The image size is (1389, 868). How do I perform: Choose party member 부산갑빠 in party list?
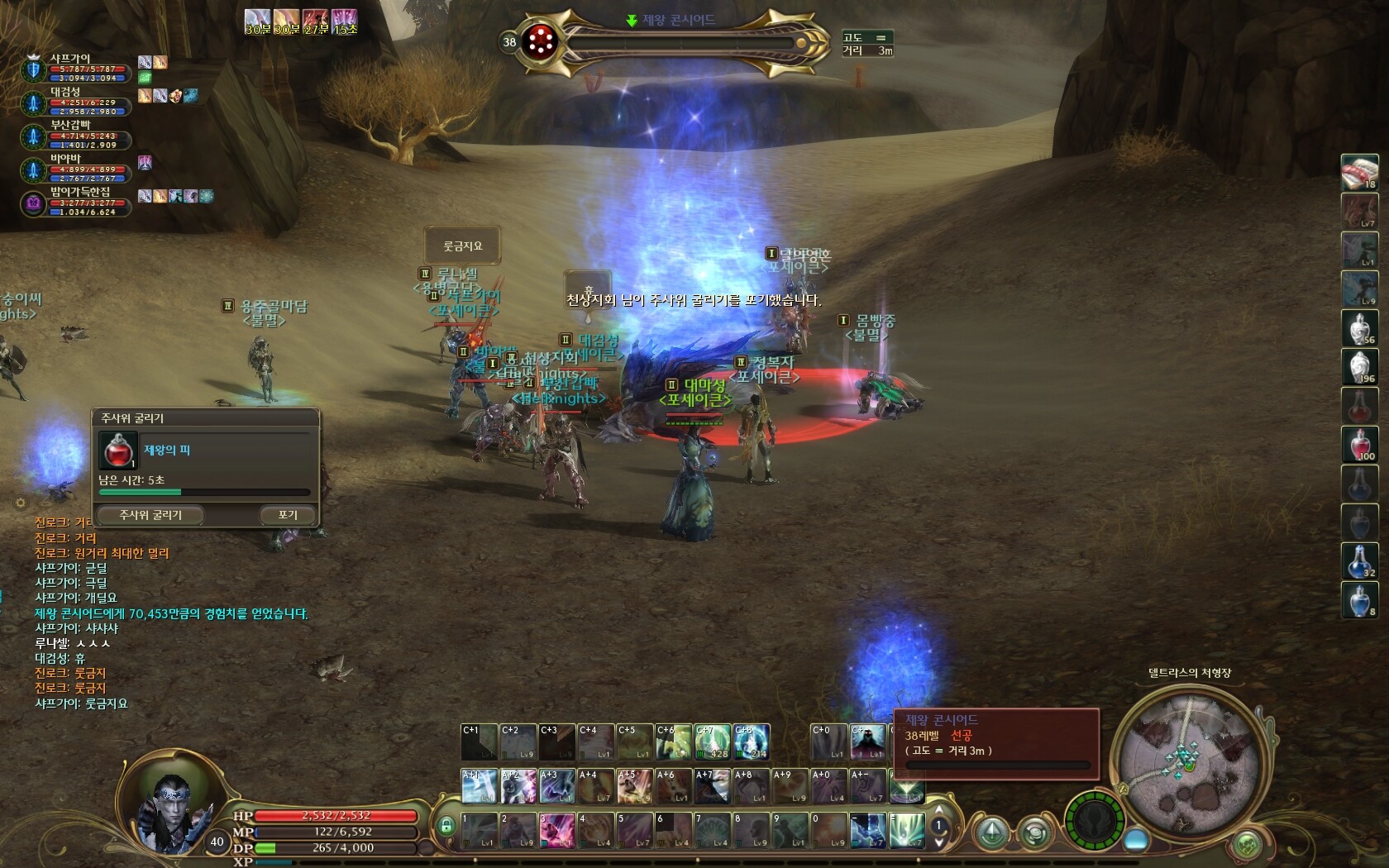point(70,125)
